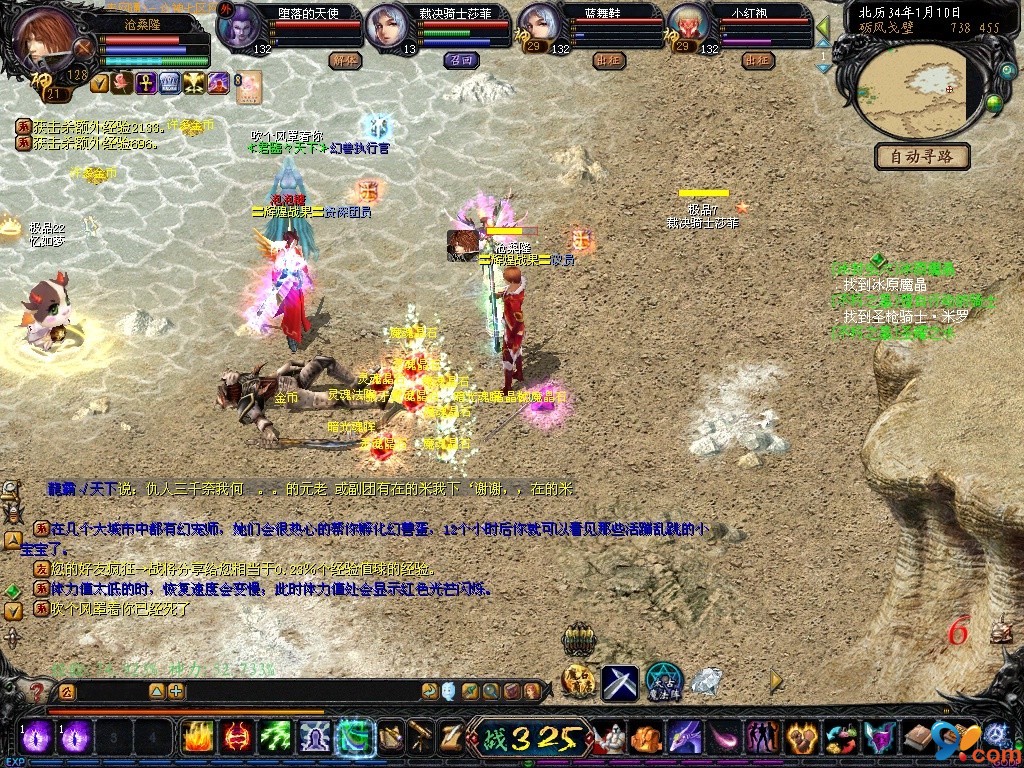Activate the crossed swords skill icon

click(619, 683)
